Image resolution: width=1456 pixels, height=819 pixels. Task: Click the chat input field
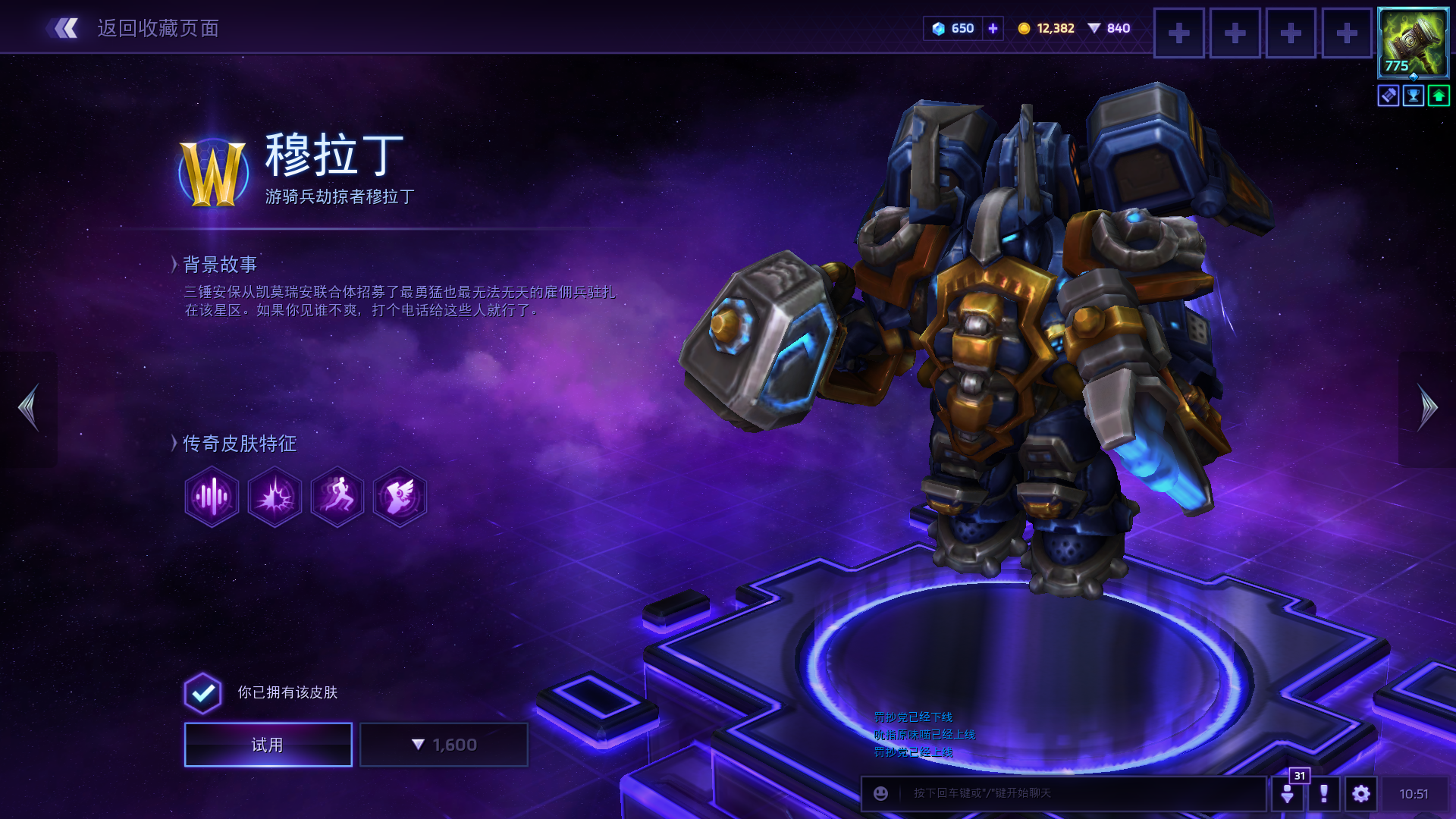tap(1077, 793)
